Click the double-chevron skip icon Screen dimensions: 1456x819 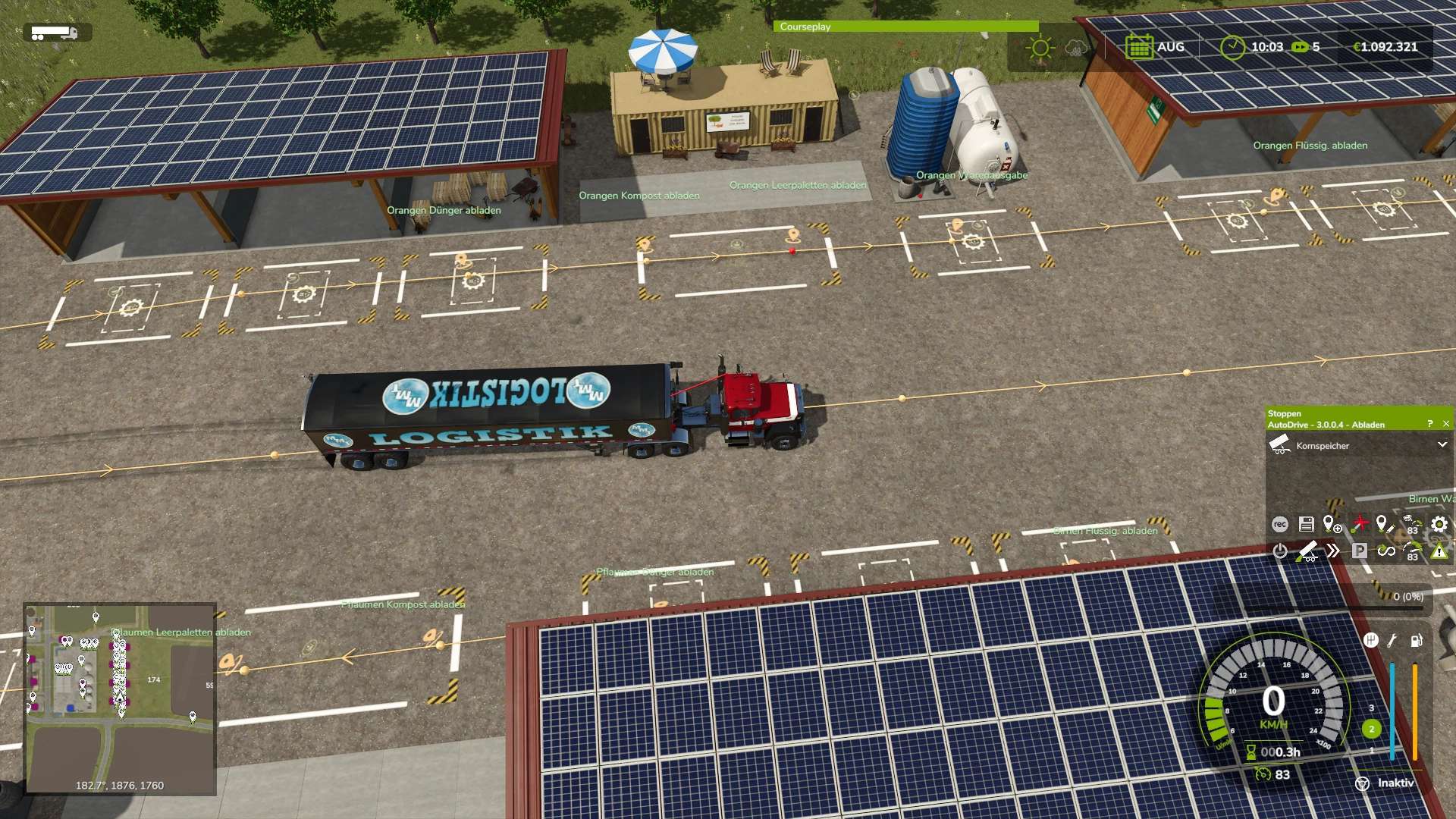[x=1333, y=551]
